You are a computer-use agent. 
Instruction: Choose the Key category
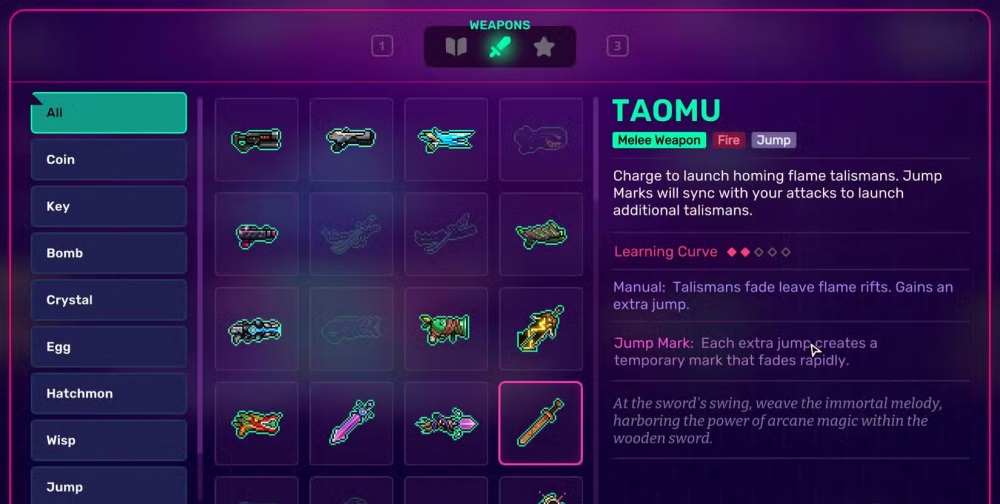click(x=108, y=207)
